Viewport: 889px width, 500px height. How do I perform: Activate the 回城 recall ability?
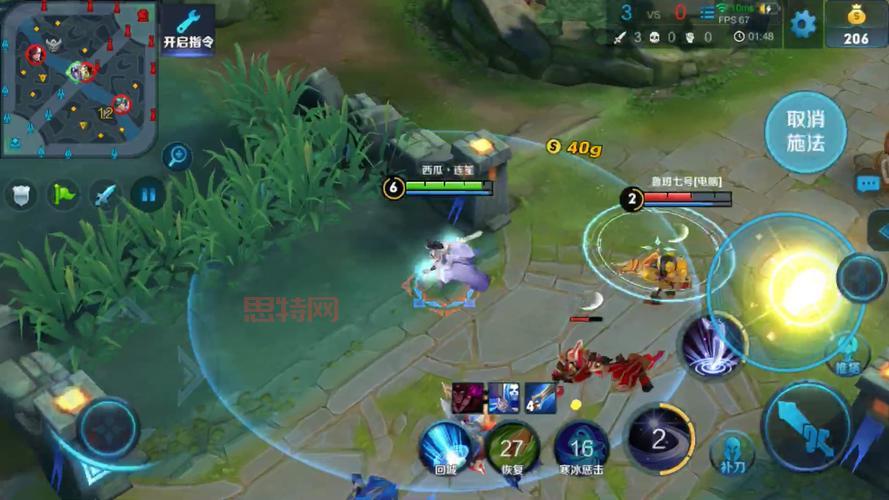(x=445, y=446)
